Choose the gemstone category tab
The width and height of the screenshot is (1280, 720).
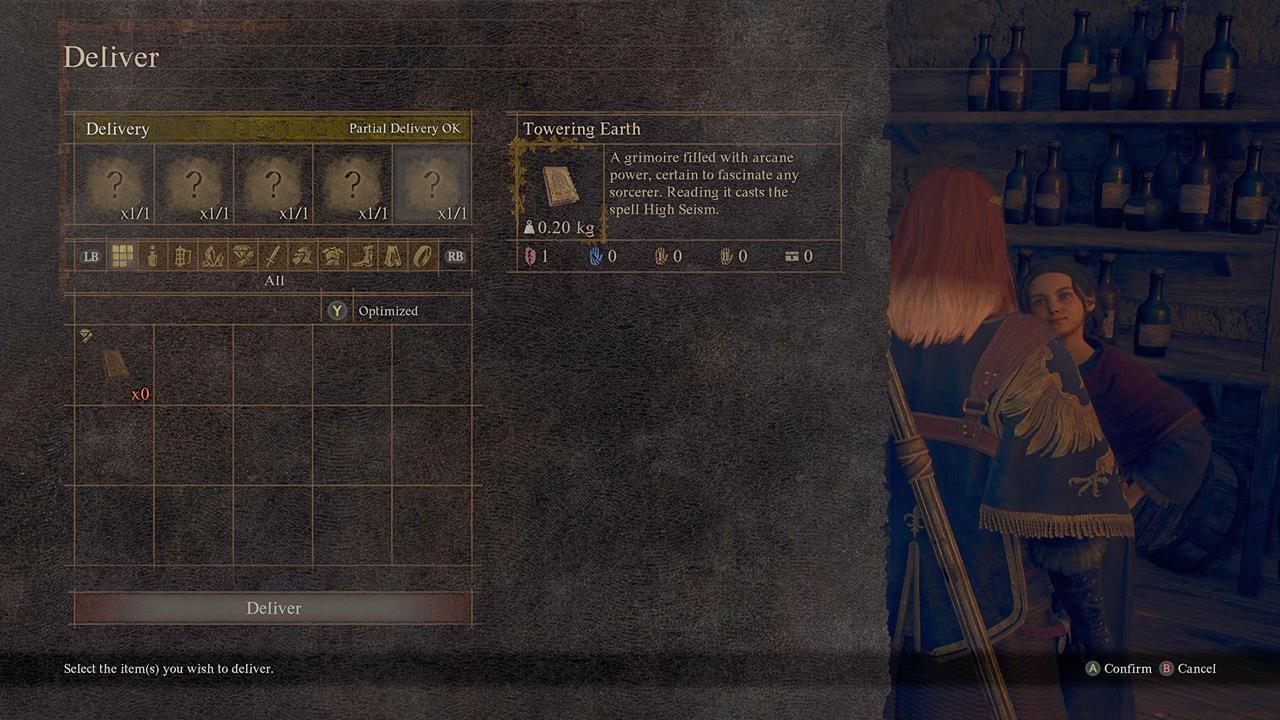tap(242, 256)
